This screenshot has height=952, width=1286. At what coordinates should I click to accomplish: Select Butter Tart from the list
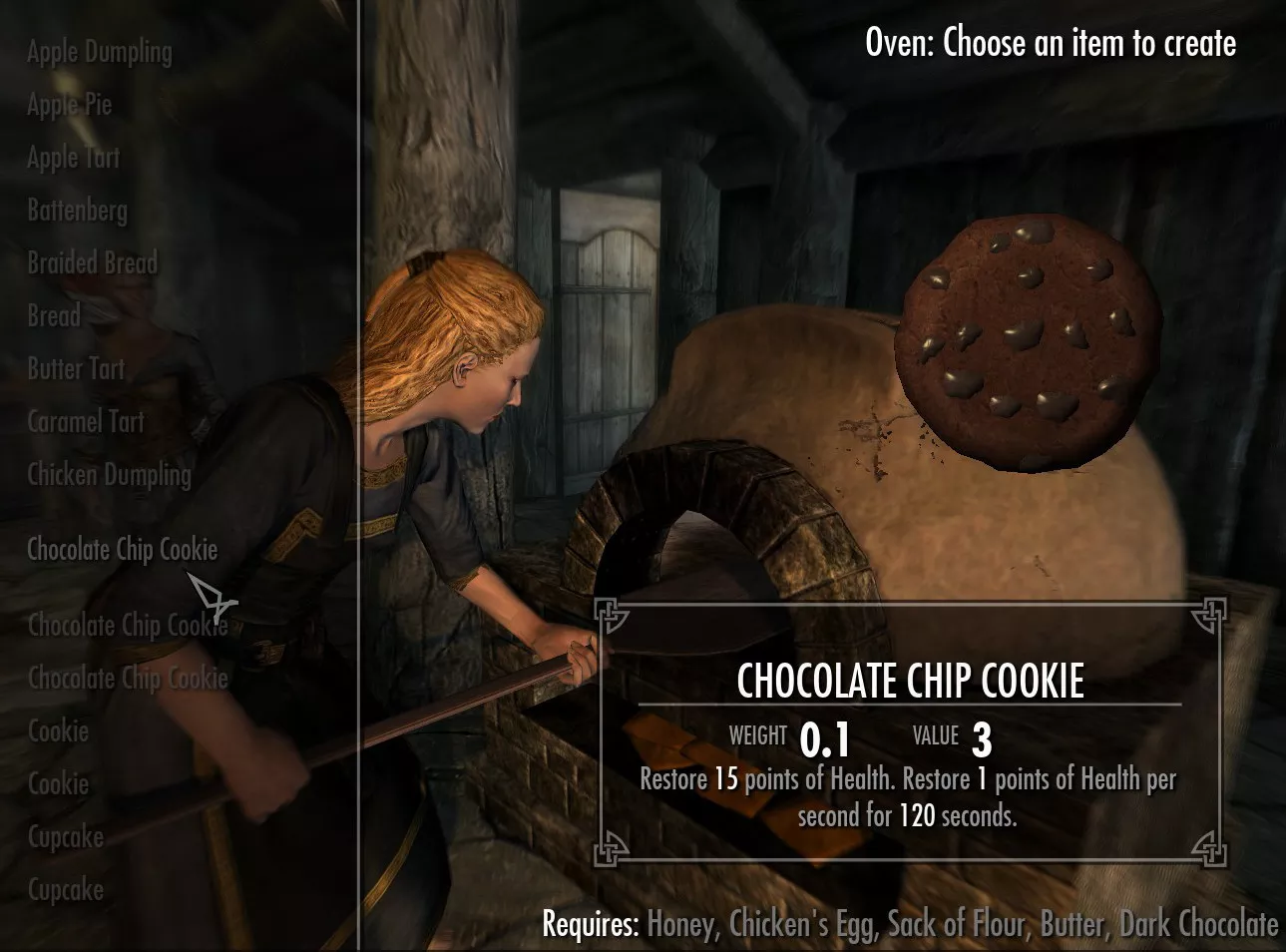click(76, 369)
